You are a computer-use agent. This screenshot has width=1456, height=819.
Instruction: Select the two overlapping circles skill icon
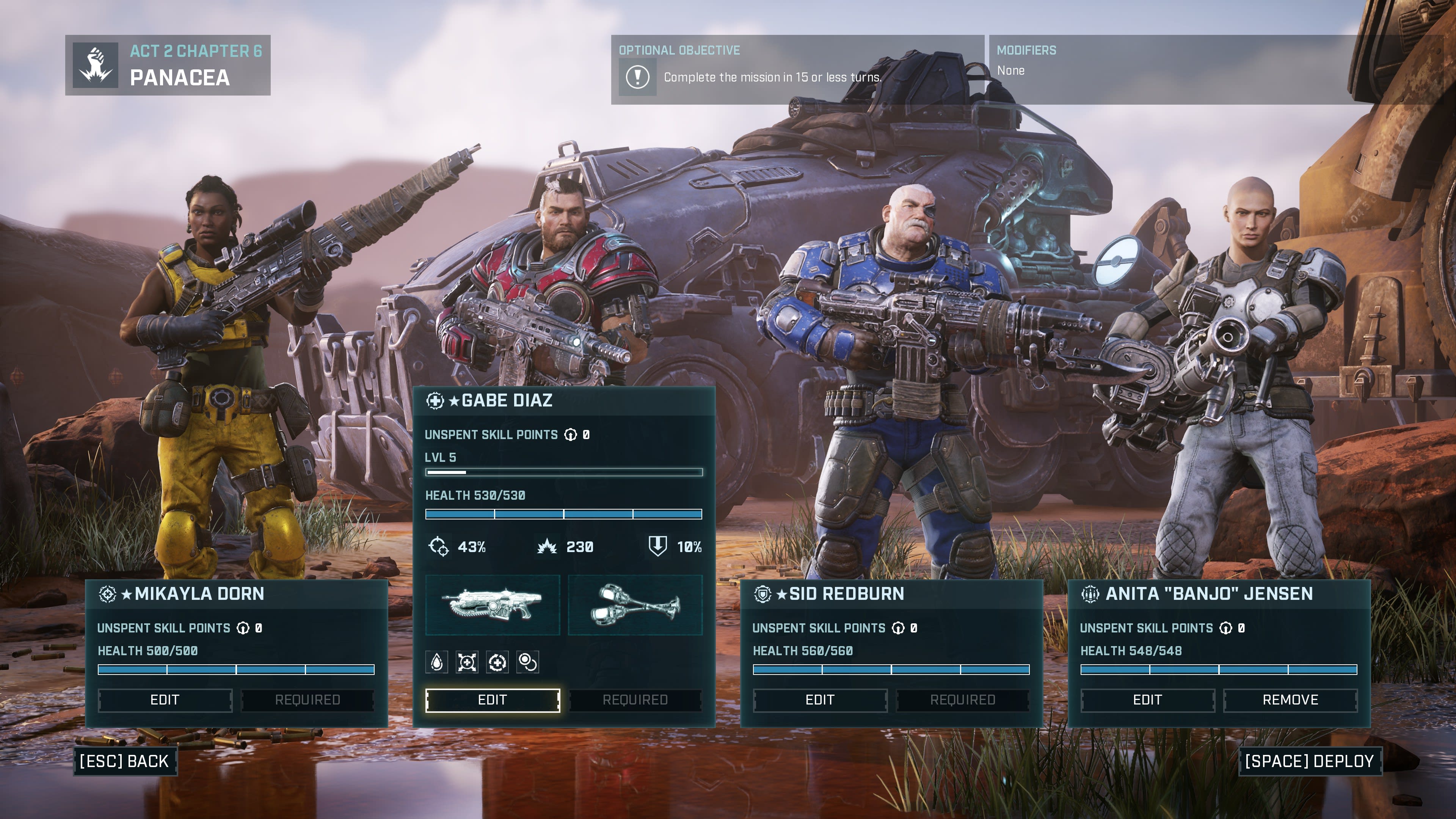pyautogui.click(x=527, y=662)
